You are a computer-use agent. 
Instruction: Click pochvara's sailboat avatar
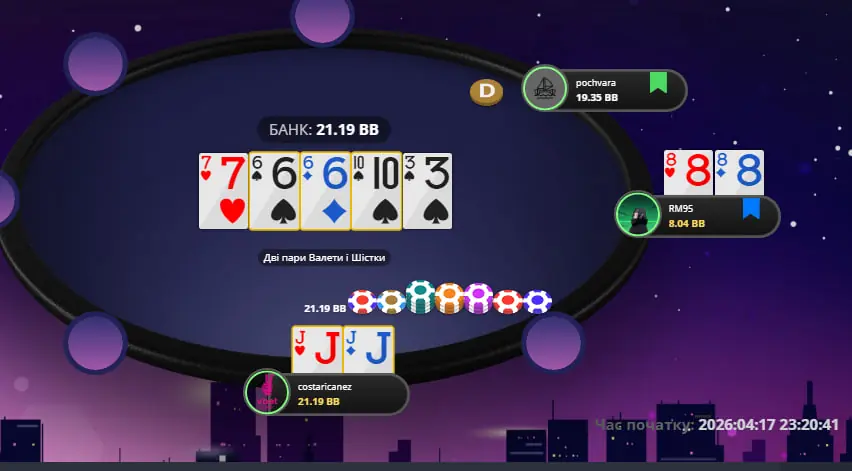(545, 89)
